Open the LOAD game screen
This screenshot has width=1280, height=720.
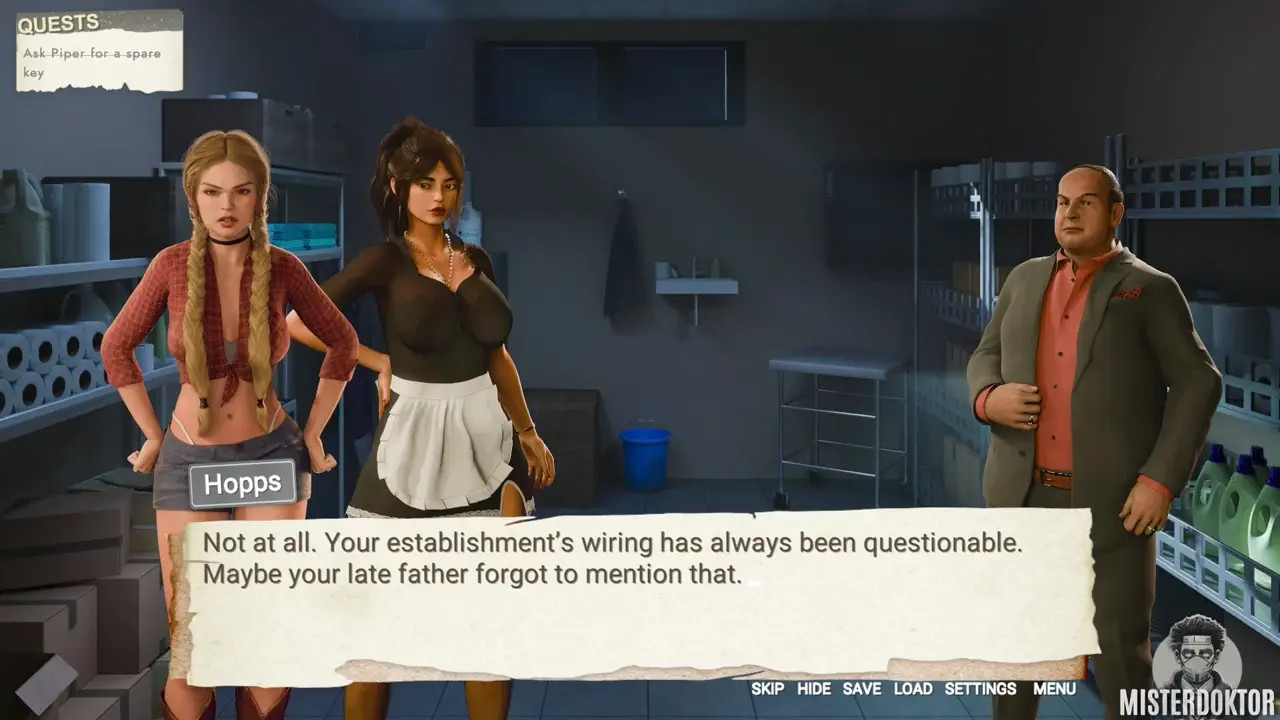click(912, 689)
